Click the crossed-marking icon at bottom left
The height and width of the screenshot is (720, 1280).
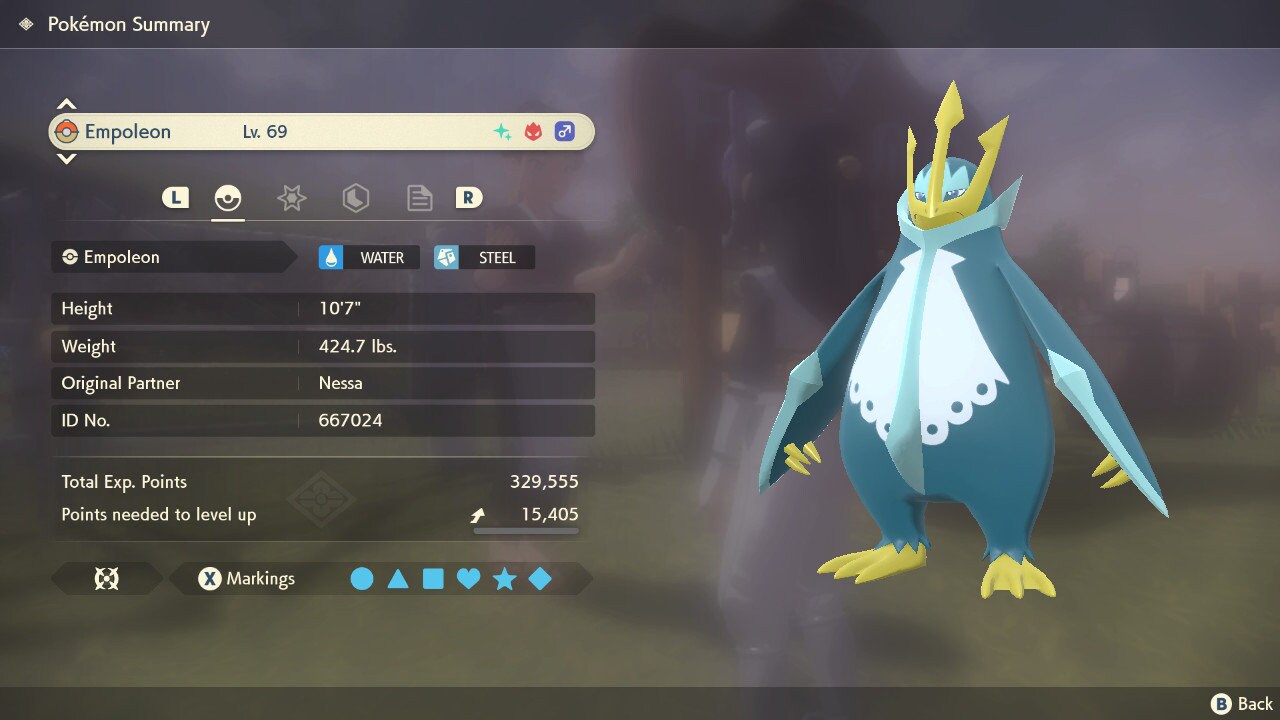tap(107, 578)
